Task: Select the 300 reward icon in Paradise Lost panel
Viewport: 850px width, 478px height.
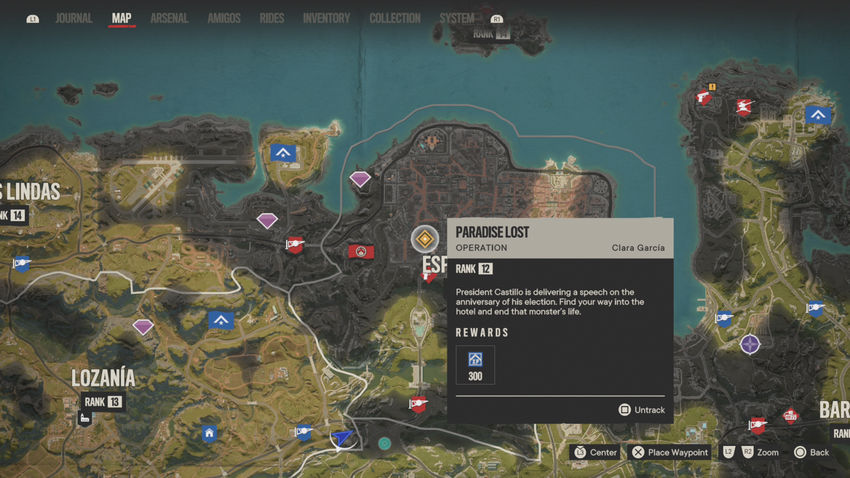Action: 475,364
